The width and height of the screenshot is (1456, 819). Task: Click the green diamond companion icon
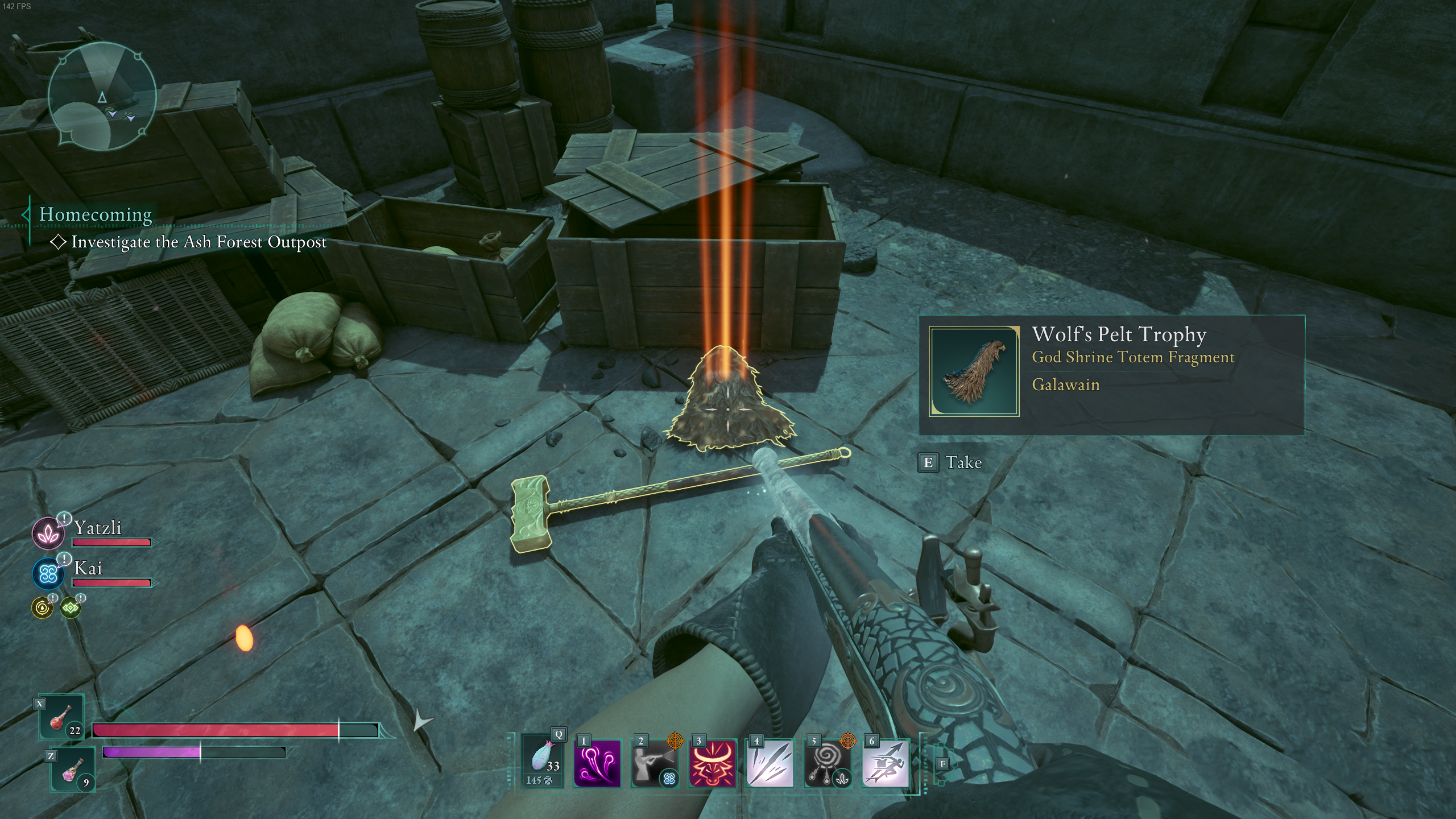tap(71, 608)
